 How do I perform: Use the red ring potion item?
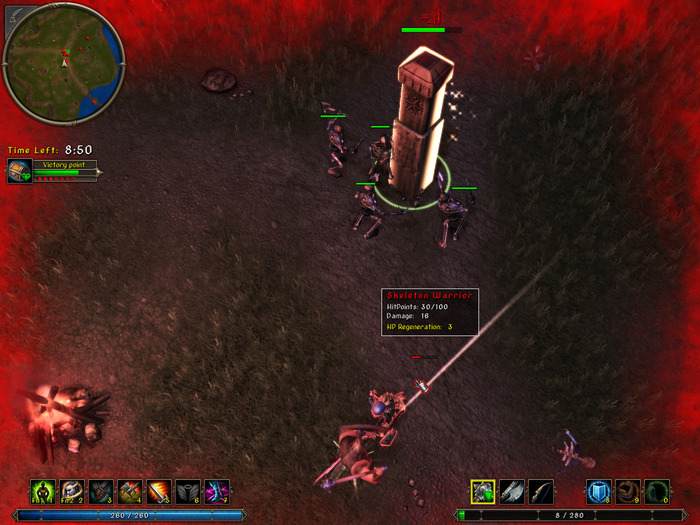(x=627, y=491)
